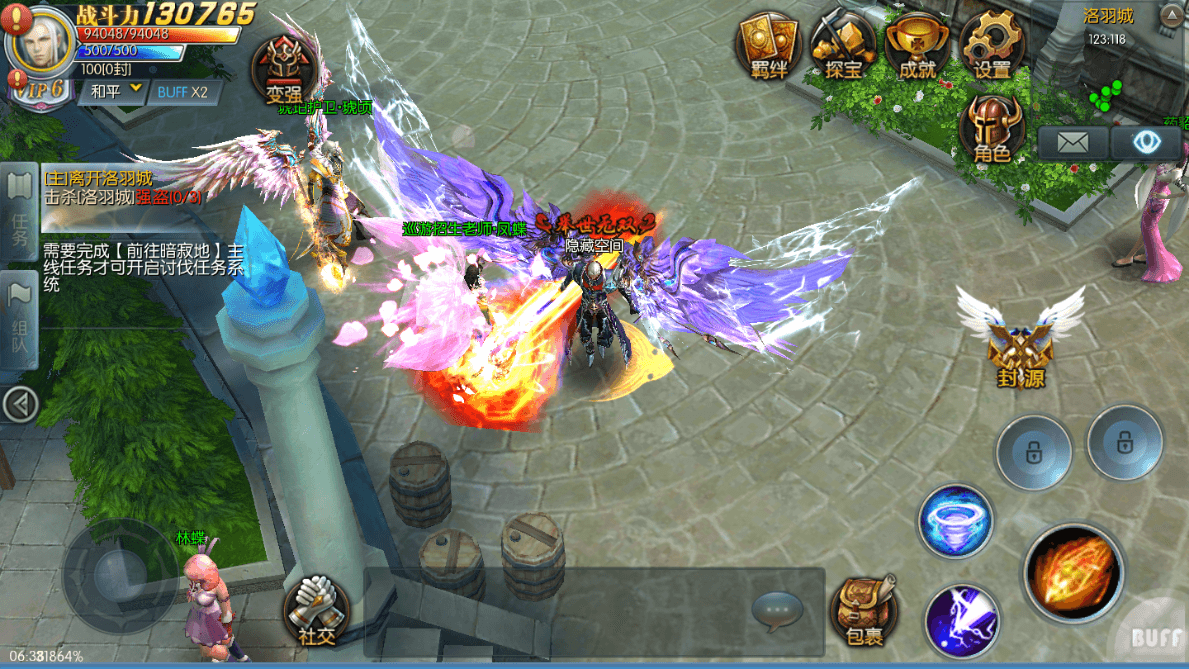Open the 成就 achievements menu
This screenshot has height=669, width=1189.
point(917,45)
